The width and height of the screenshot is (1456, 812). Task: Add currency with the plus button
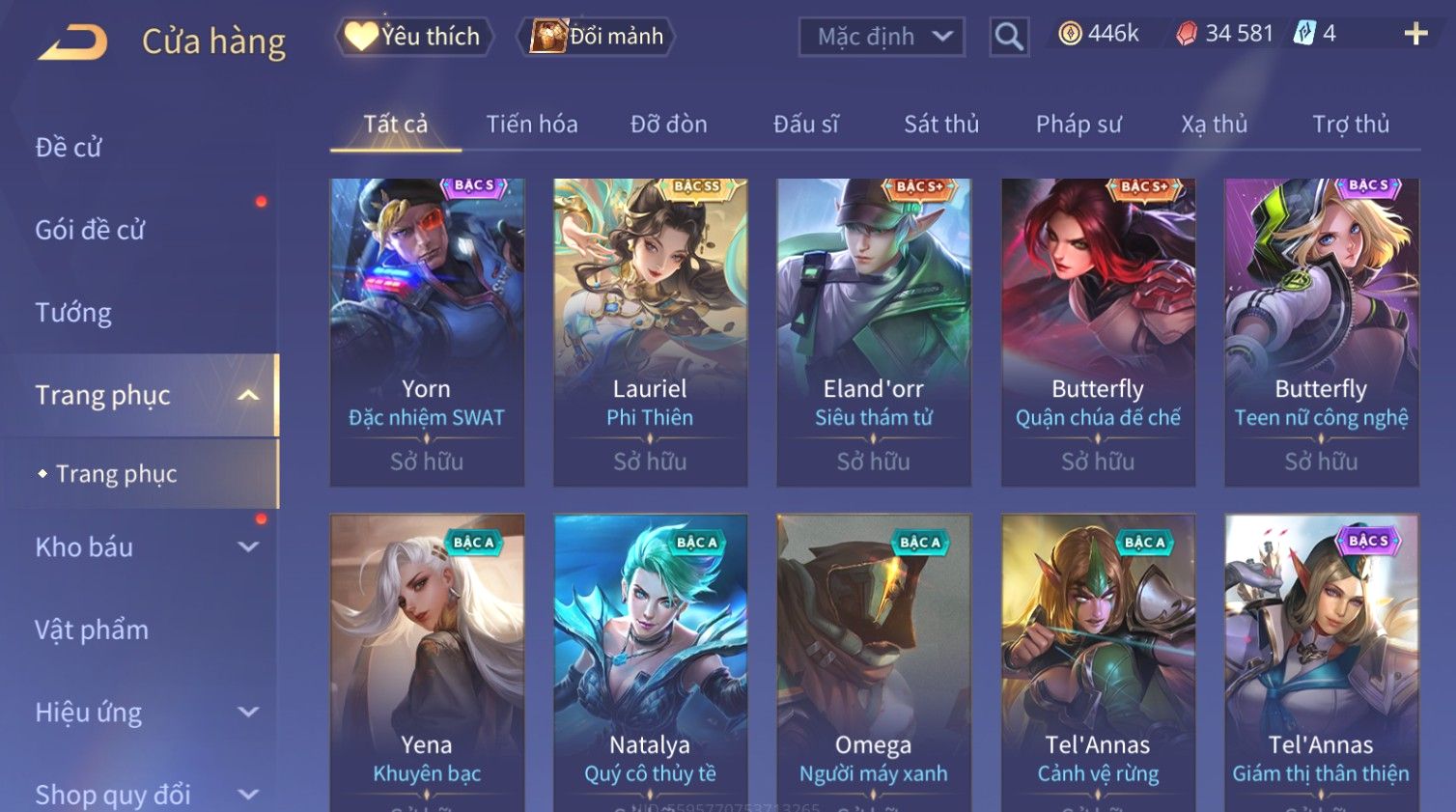1415,34
